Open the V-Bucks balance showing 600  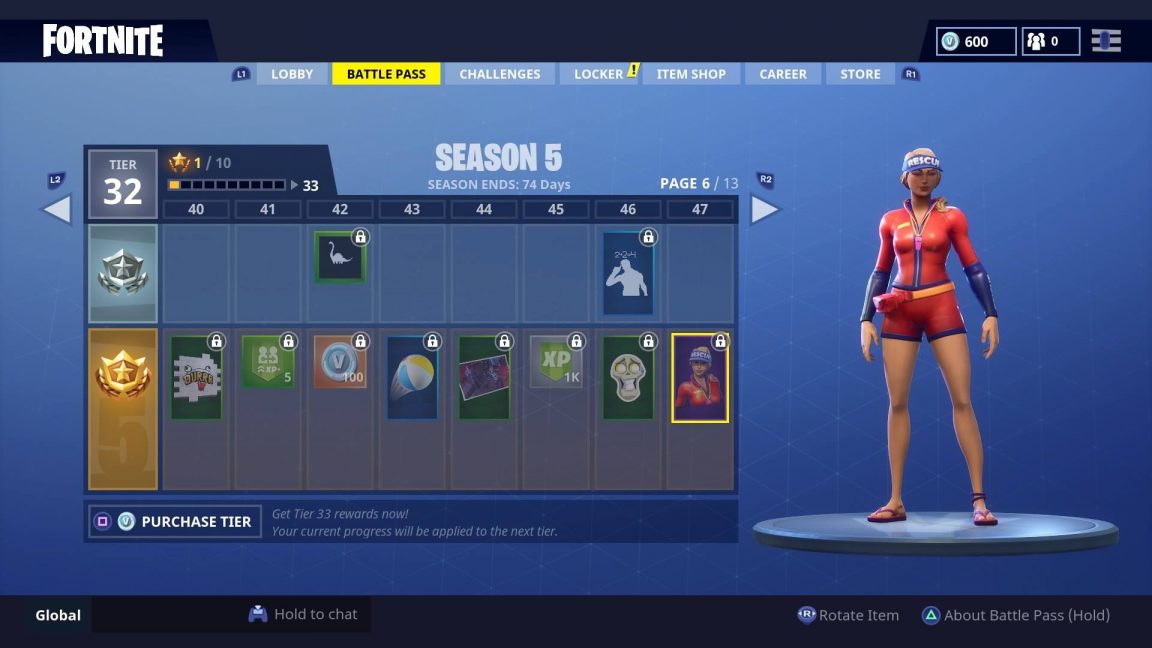point(976,41)
